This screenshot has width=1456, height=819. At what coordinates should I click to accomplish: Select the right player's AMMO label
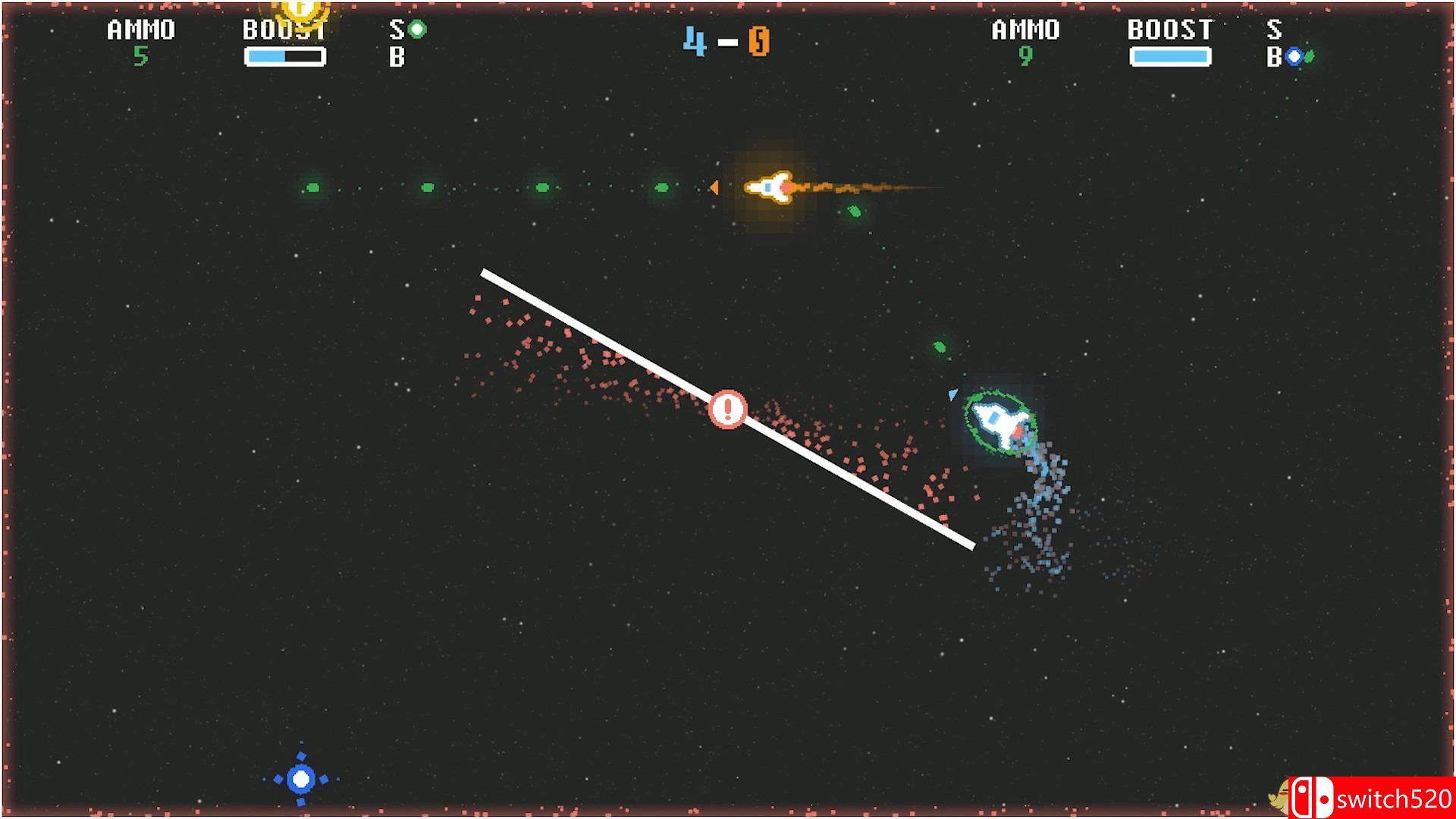pyautogui.click(x=1025, y=30)
